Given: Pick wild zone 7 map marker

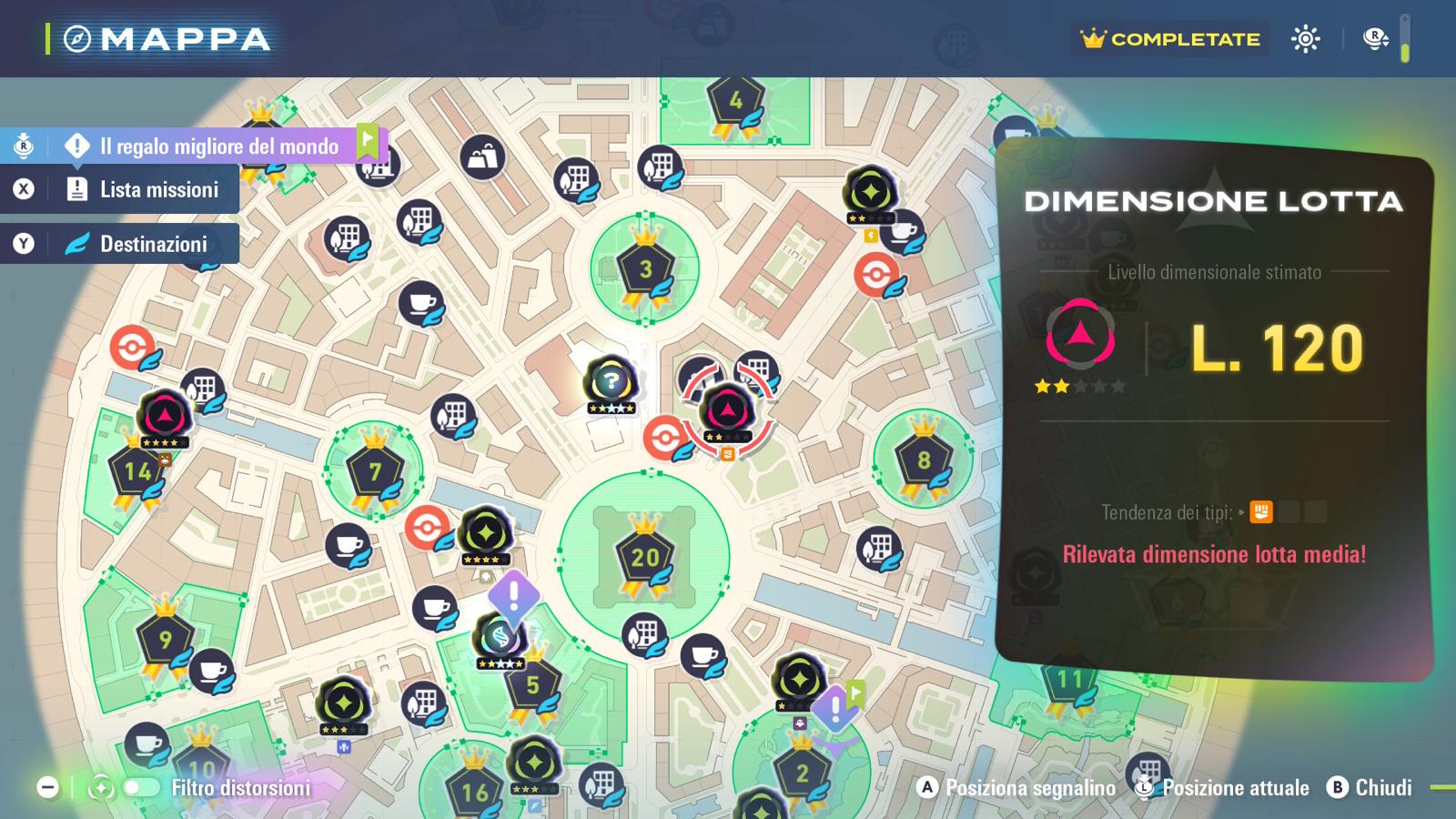Looking at the screenshot, I should 374,471.
